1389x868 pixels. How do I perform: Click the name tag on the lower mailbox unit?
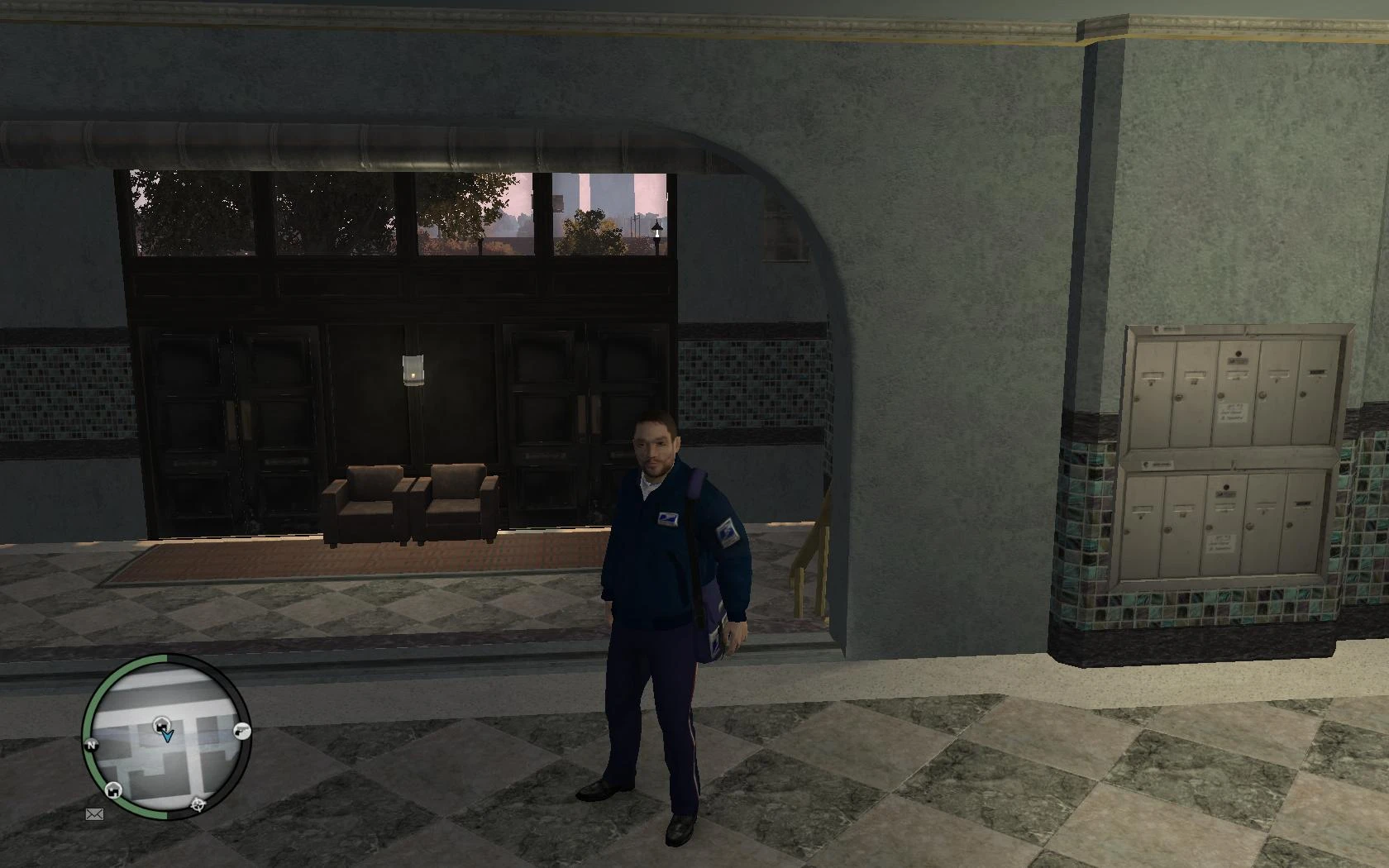tap(1220, 546)
